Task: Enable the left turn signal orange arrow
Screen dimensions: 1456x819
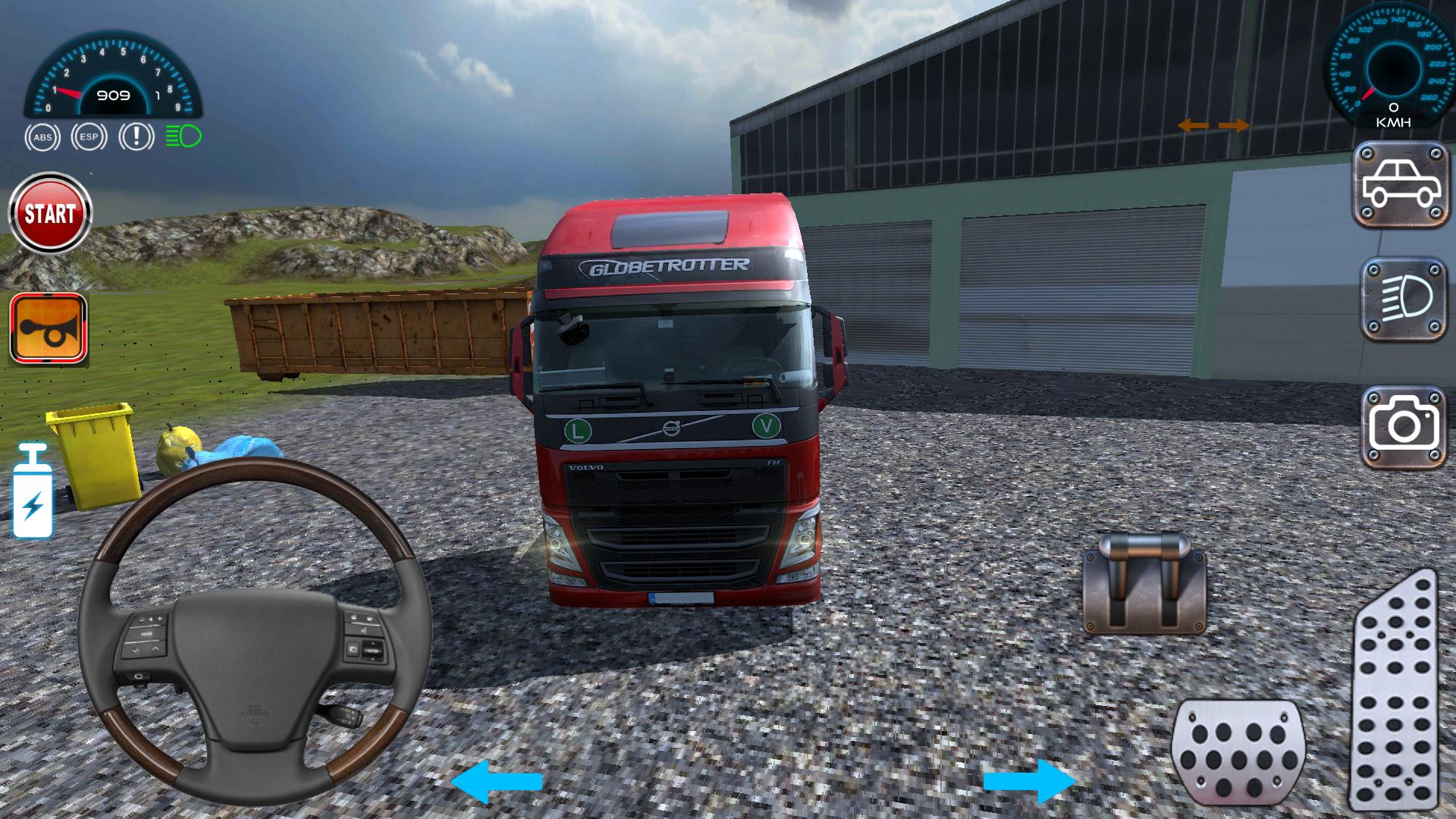Action: 1194,125
